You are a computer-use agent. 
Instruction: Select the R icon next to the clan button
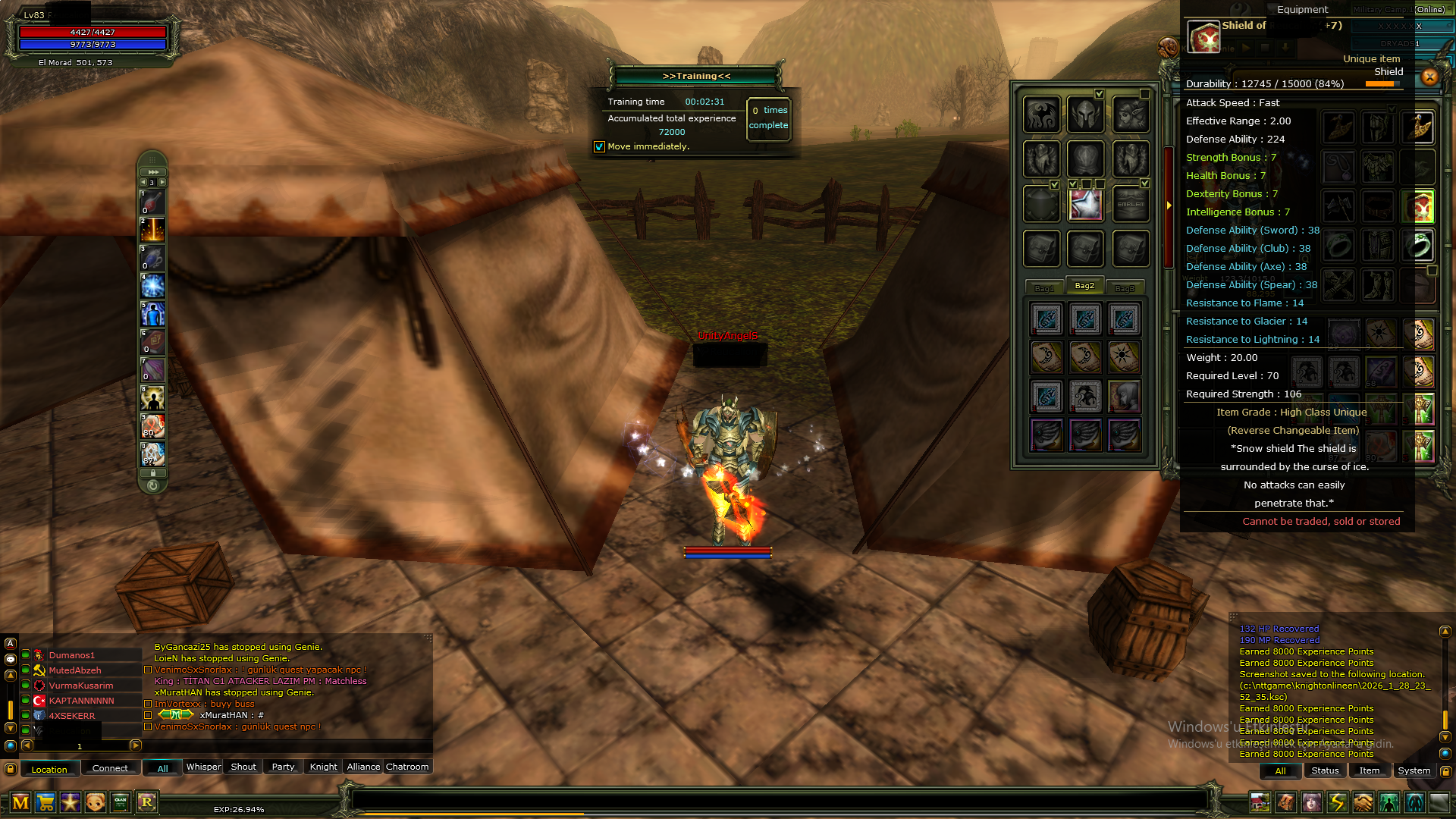146,803
